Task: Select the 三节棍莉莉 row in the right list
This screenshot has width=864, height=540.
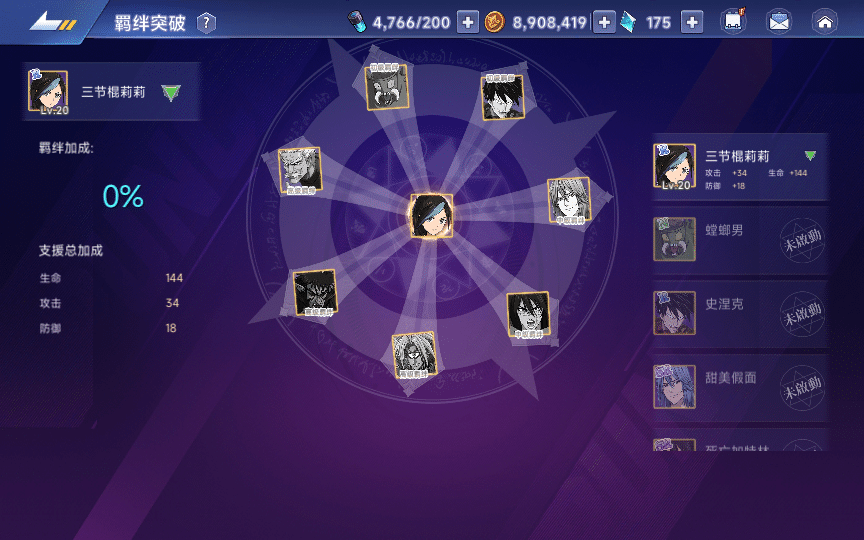Action: click(740, 166)
